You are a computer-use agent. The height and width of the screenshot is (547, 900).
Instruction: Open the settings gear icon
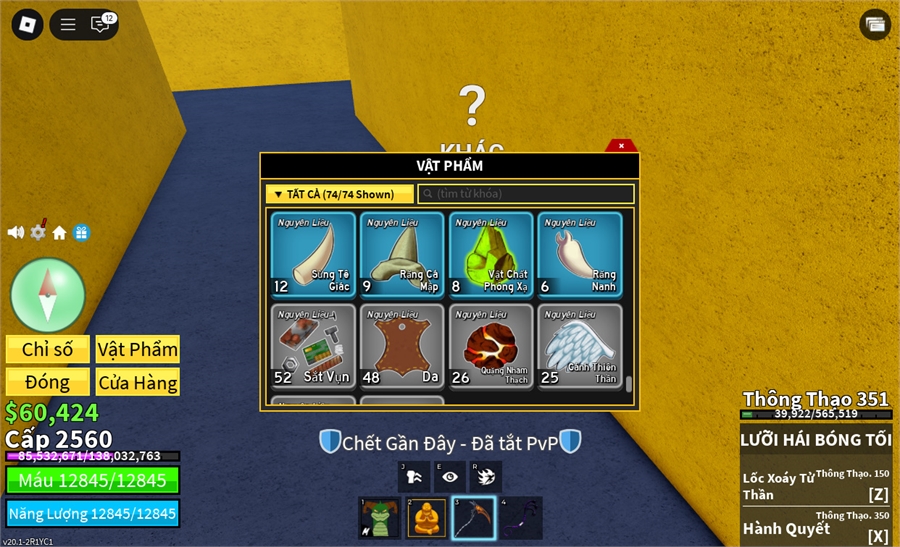(38, 232)
